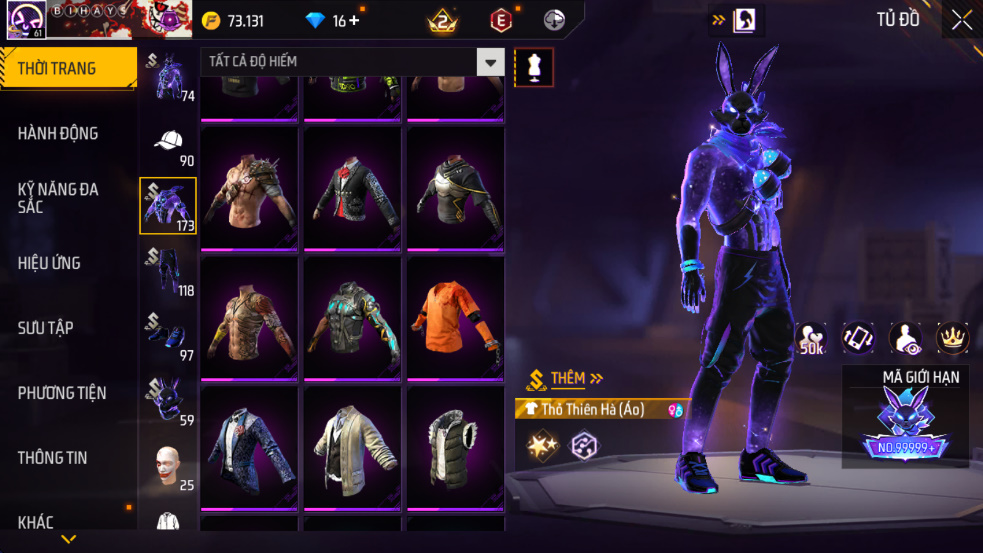The height and width of the screenshot is (553, 983).
Task: Show the Phương Tiện tab
Action: 62,393
